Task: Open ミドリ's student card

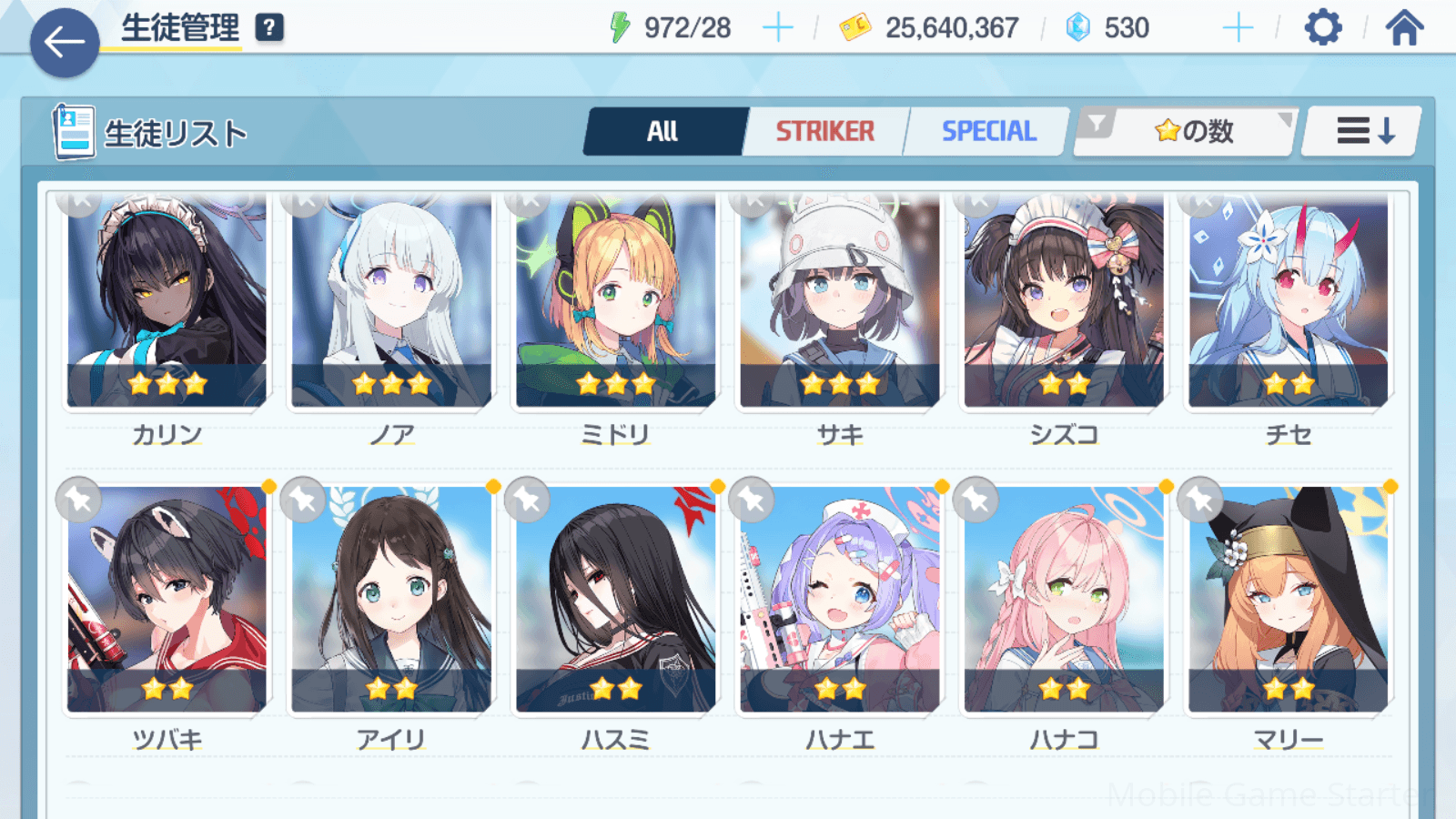Action: click(x=615, y=300)
